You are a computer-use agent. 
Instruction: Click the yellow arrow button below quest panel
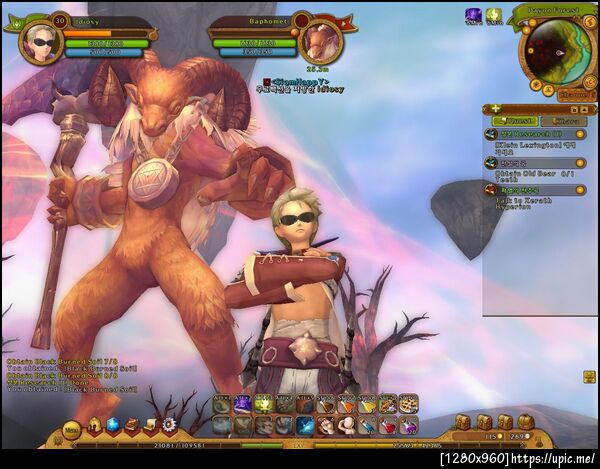click(x=589, y=376)
